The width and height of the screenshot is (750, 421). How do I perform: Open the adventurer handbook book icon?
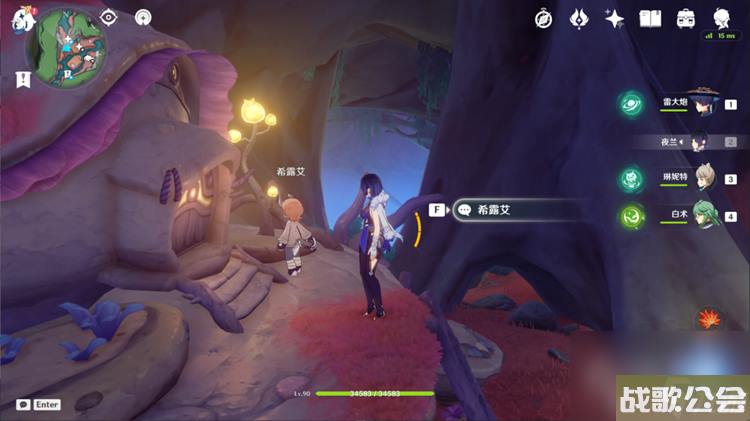[650, 18]
